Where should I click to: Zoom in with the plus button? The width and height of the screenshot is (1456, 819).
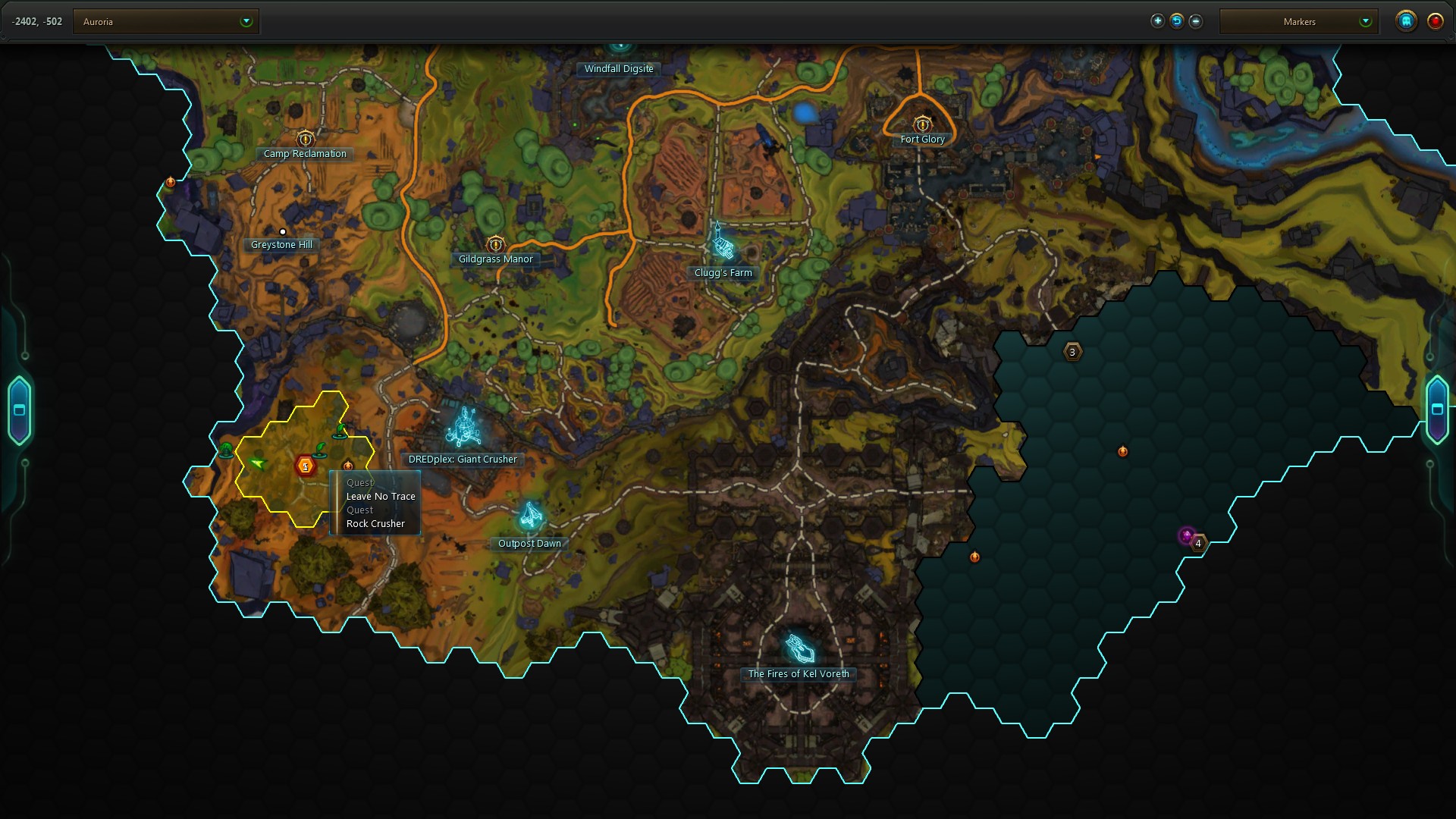[1157, 21]
